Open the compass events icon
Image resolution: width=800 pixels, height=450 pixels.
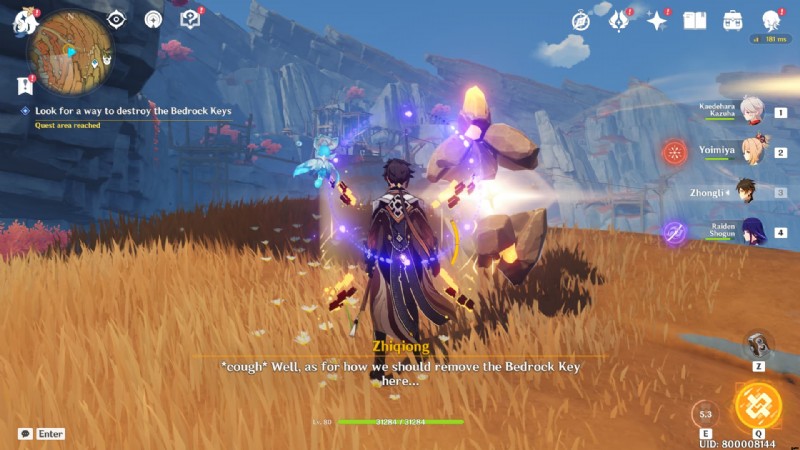click(581, 21)
